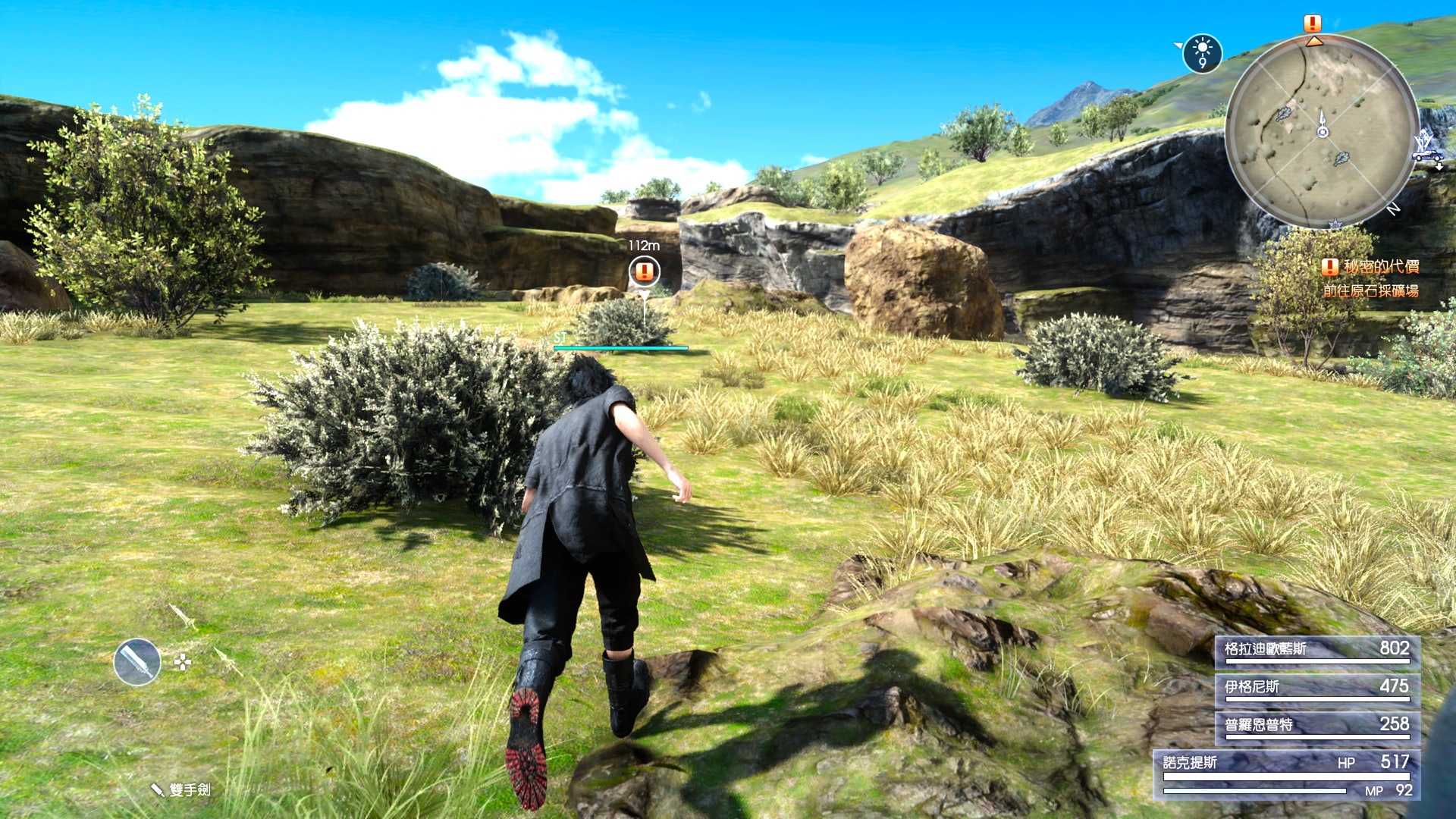Choose party member 伊格尼斯
1456x819 pixels.
point(1317,688)
